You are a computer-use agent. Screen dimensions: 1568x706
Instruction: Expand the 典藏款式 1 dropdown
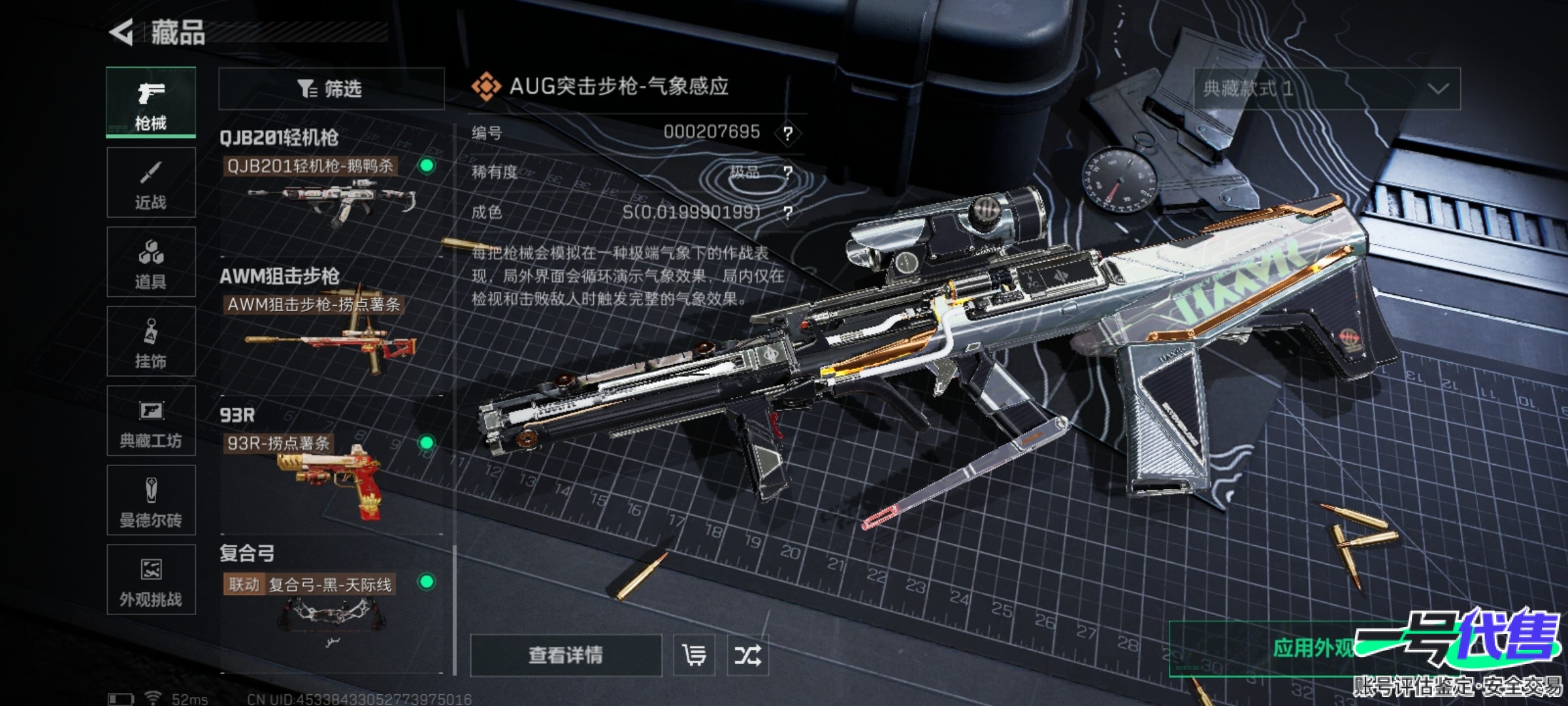(x=1327, y=88)
